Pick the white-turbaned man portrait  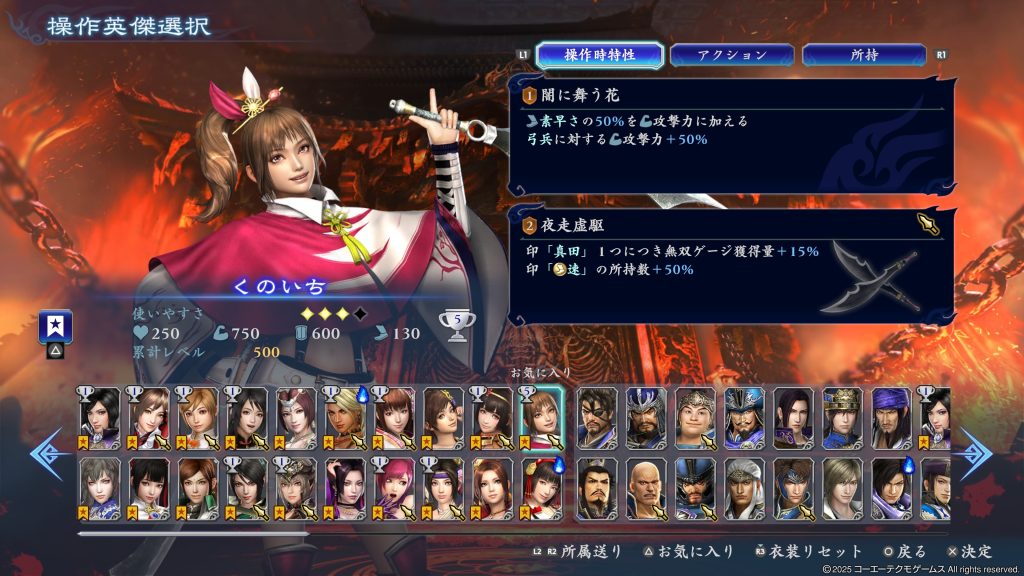[744, 487]
